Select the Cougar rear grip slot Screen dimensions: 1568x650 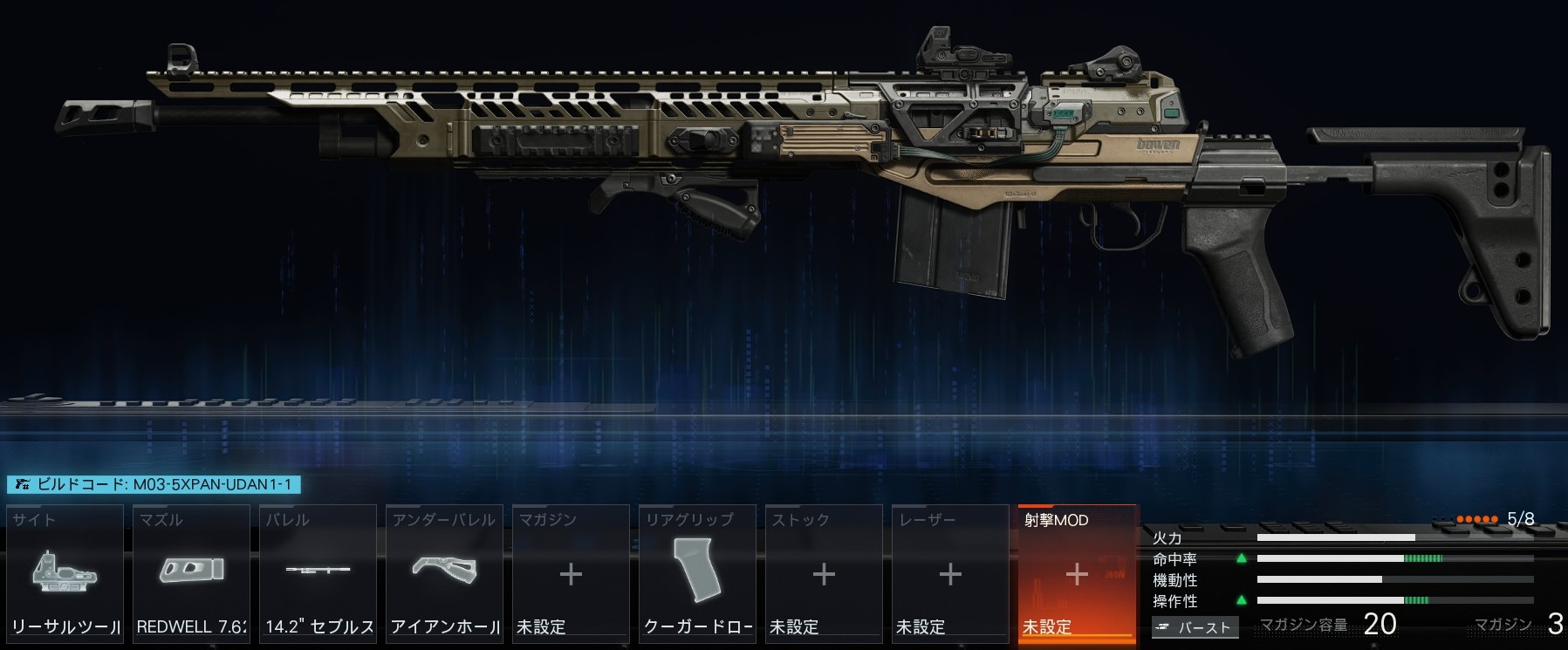(x=697, y=573)
